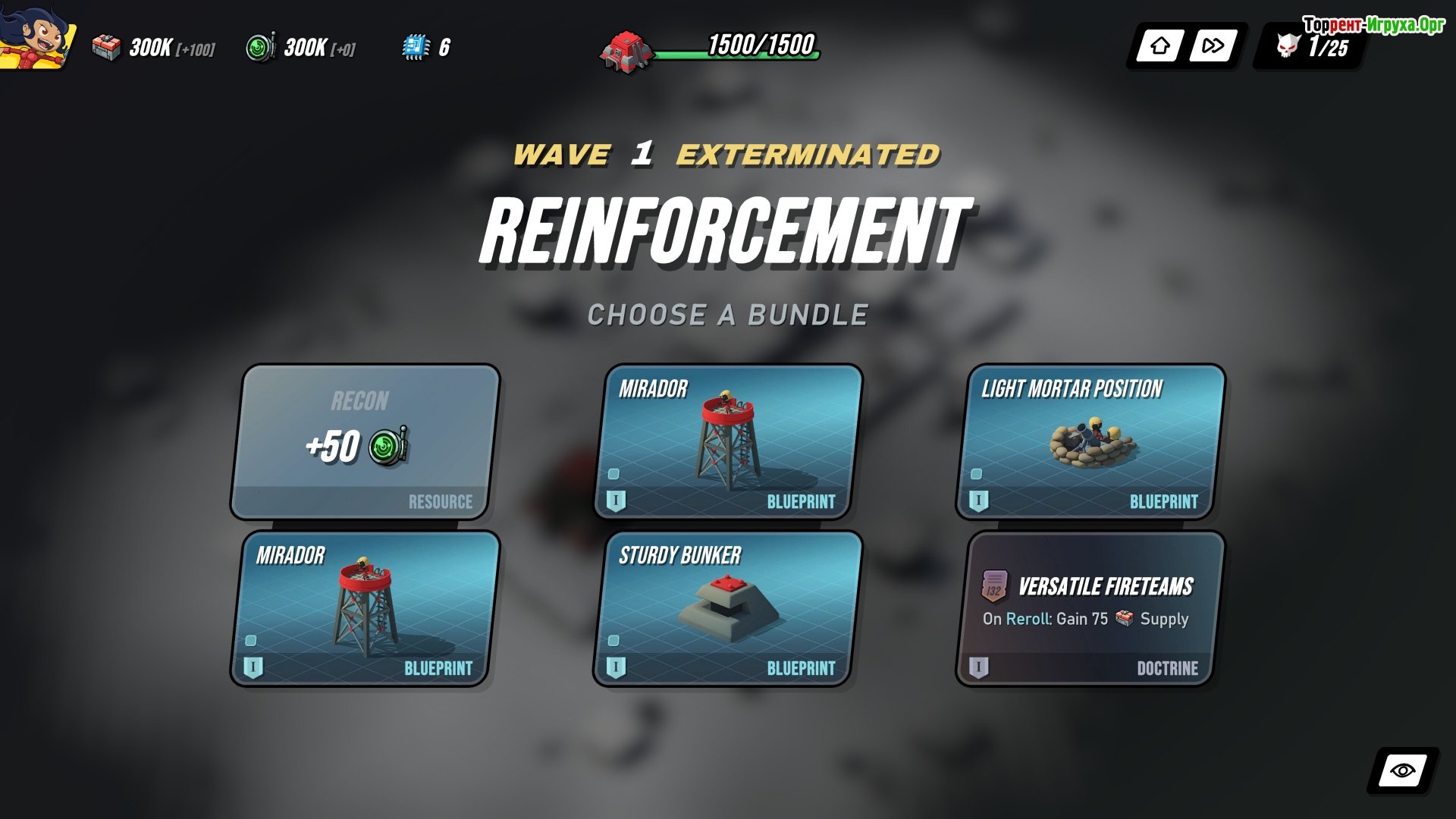Screen dimensions: 1456x819
Task: Choose the Recon +50 resource card
Action: click(x=364, y=443)
